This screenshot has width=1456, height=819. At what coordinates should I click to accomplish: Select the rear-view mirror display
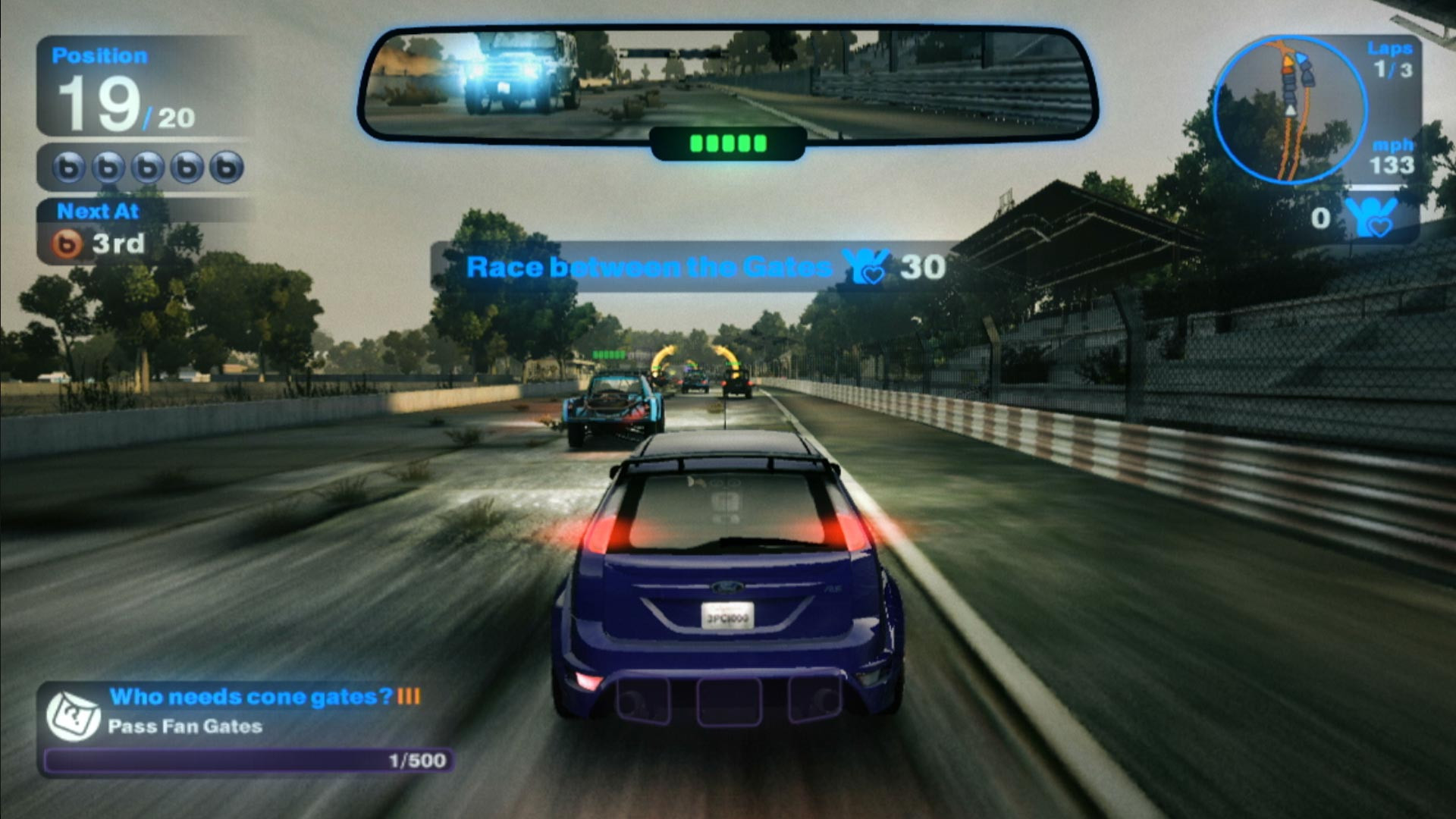click(x=726, y=83)
